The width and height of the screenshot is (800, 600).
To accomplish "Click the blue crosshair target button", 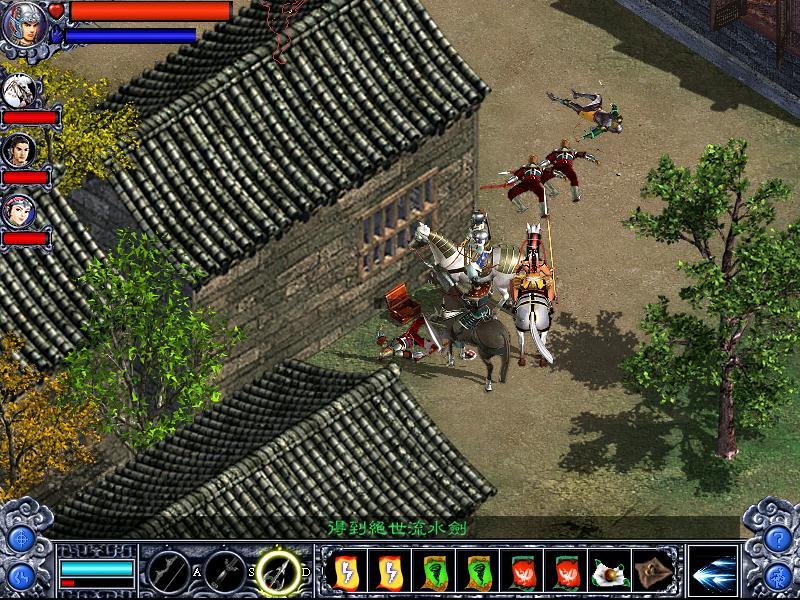I will click(x=21, y=537).
